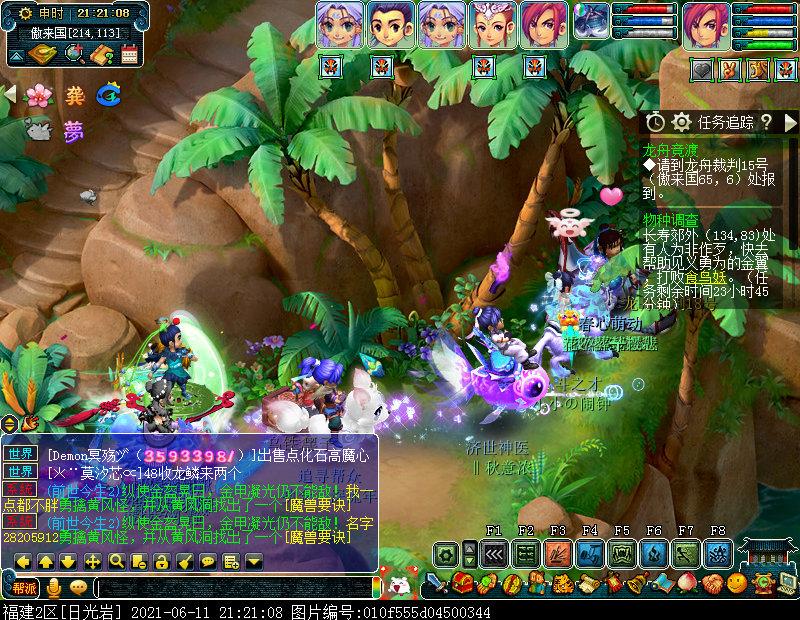Open the 任务追踪 quest tracker settings gear
The image size is (800, 620).
pyautogui.click(x=682, y=121)
